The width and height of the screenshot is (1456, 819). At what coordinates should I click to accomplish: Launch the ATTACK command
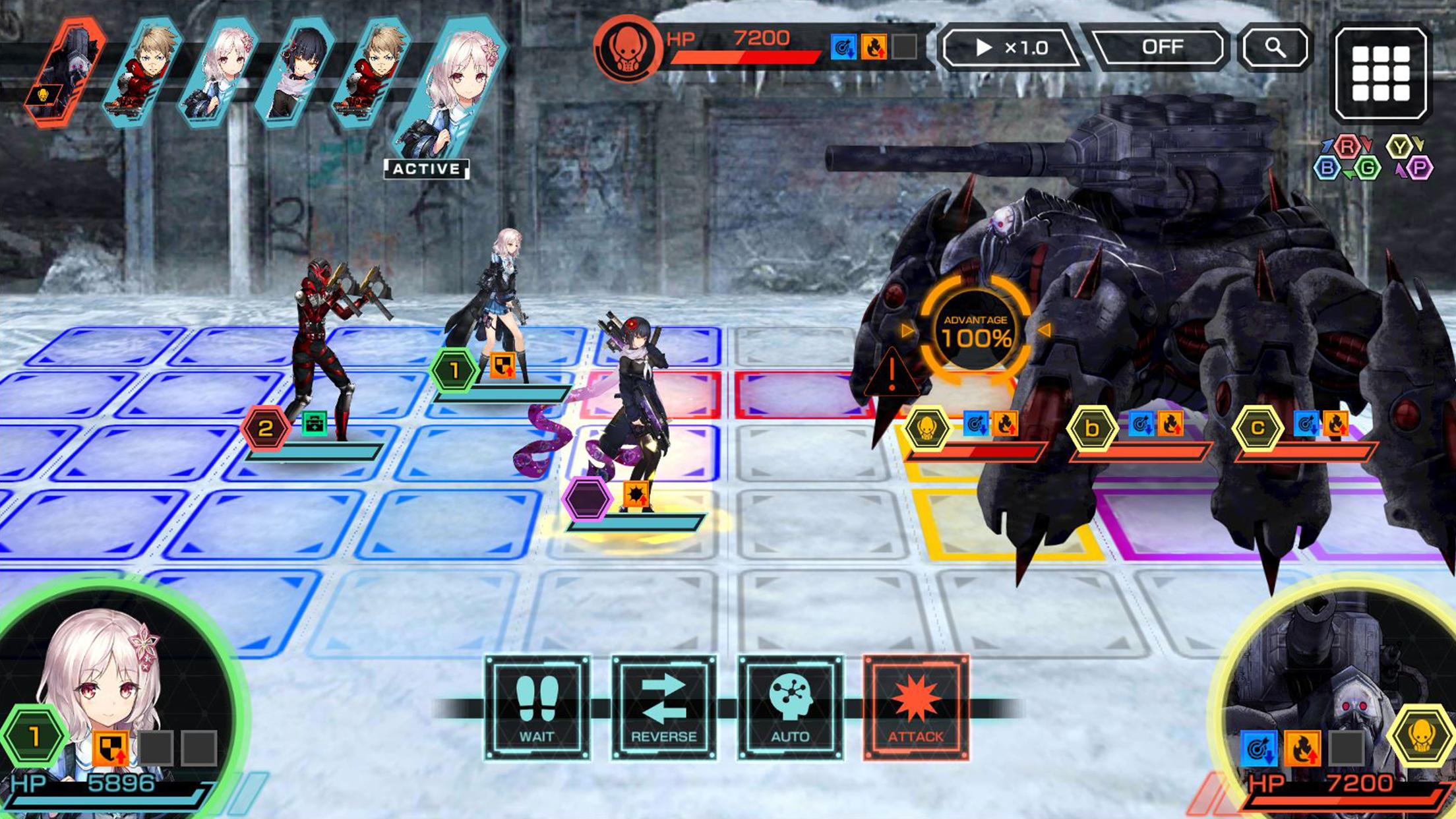pyautogui.click(x=916, y=708)
